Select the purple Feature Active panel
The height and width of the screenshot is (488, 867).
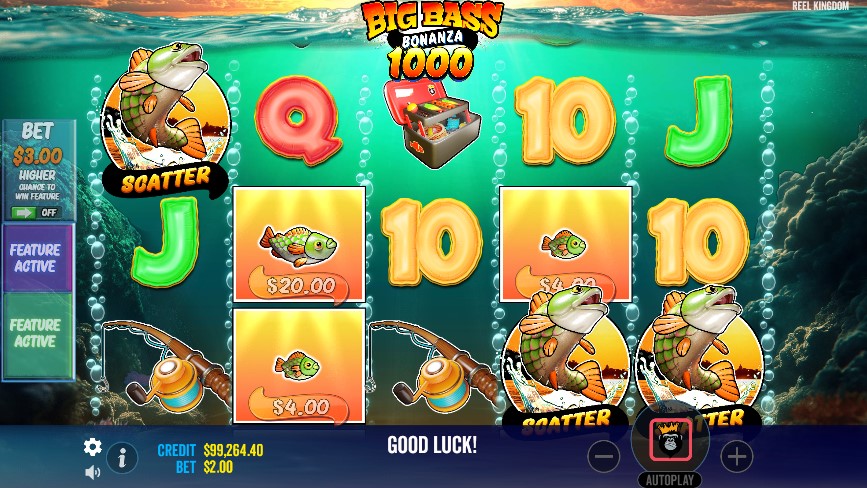pyautogui.click(x=36, y=258)
